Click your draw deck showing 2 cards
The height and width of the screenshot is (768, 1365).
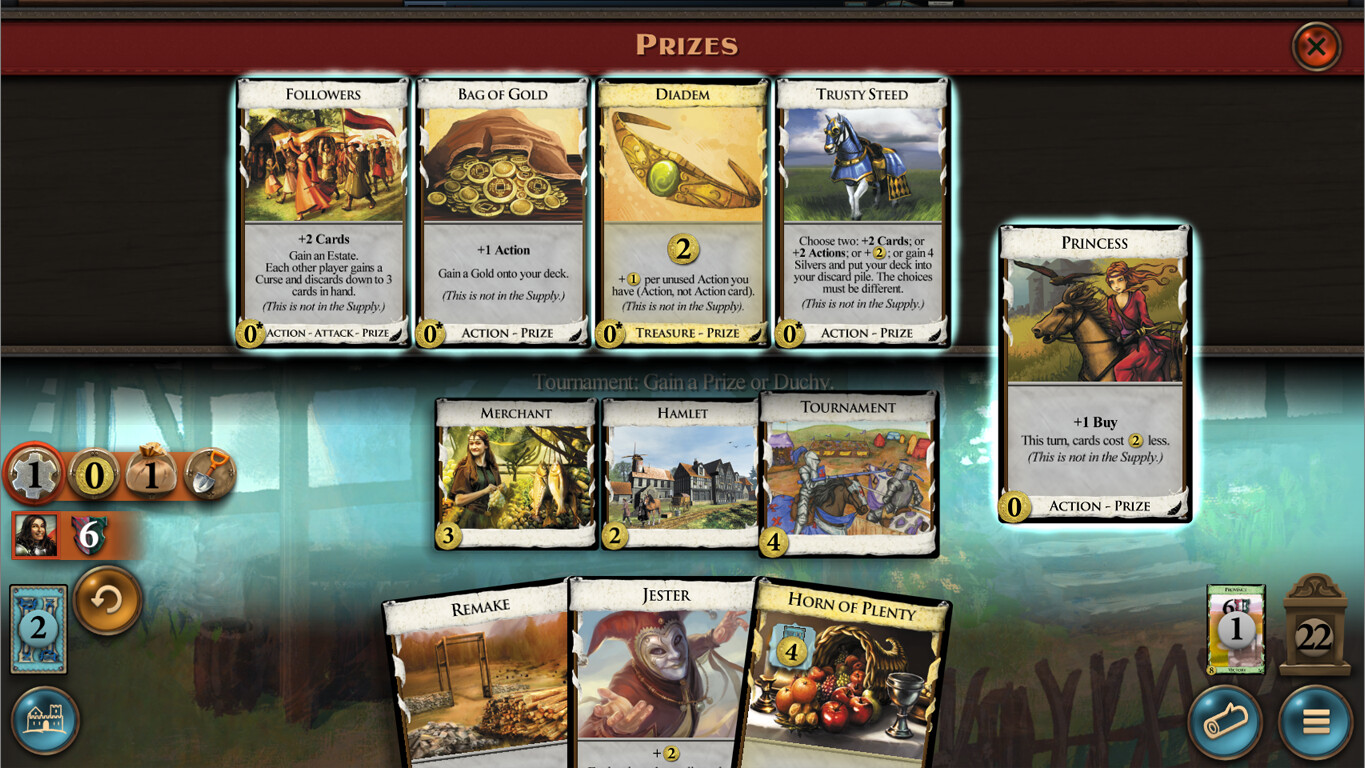(x=37, y=628)
